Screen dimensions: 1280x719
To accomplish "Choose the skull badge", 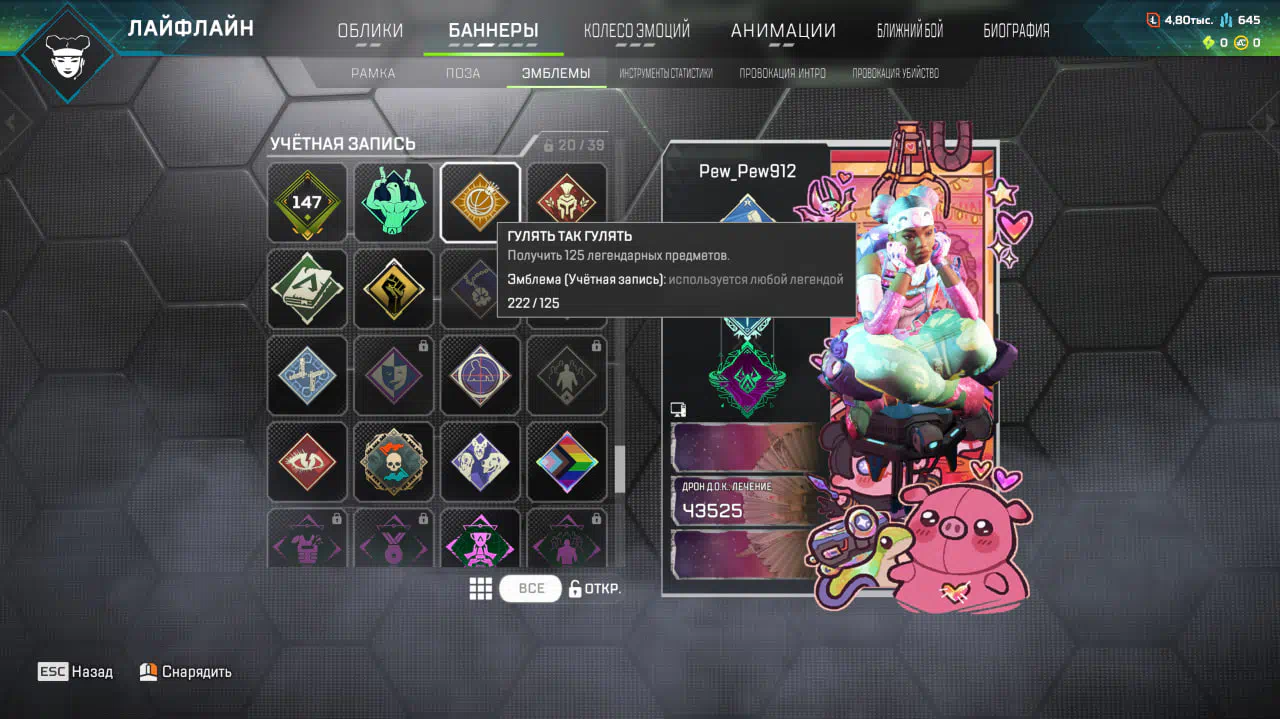I will point(394,462).
